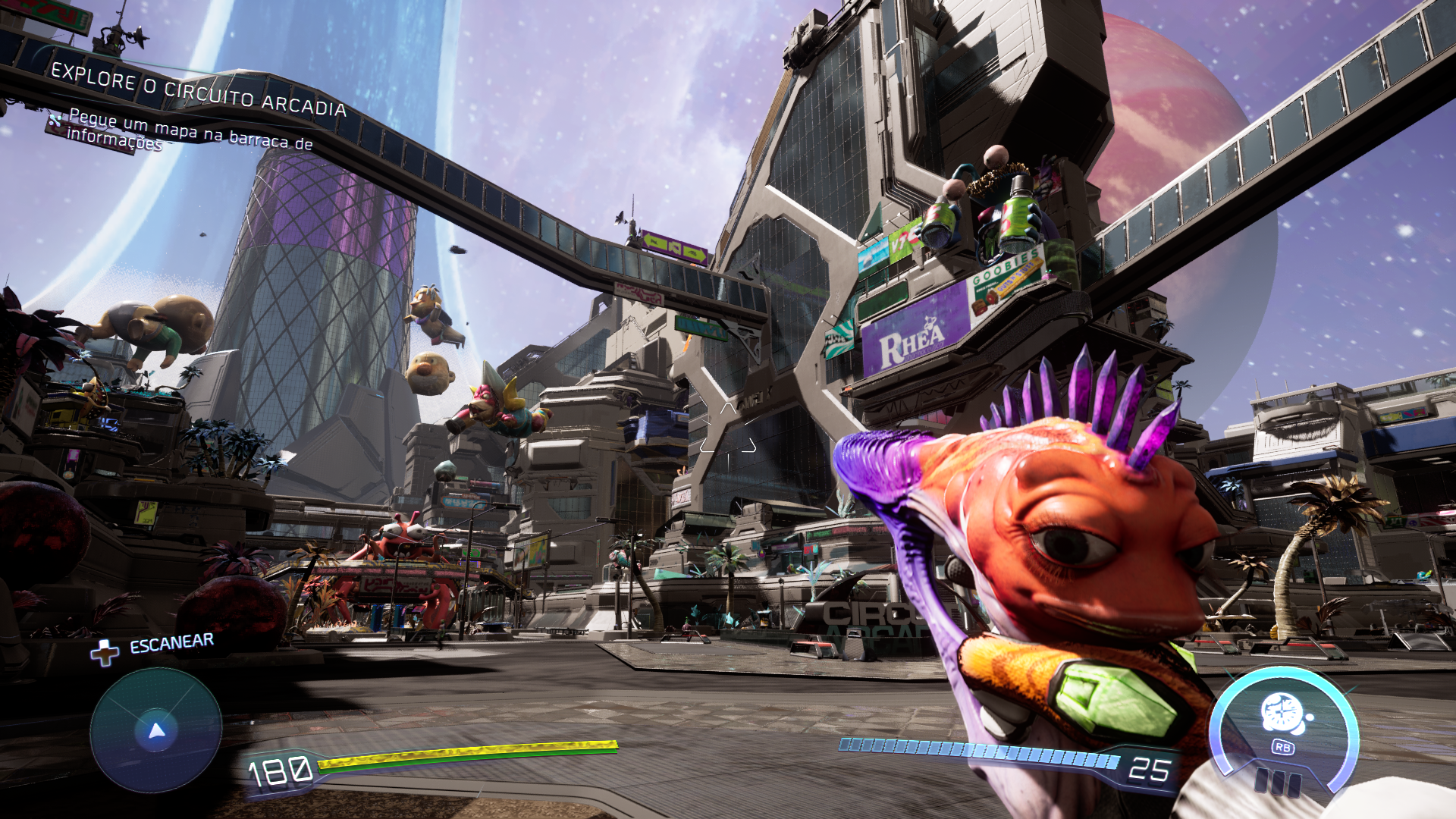Select the Escanear scan label

tap(171, 644)
